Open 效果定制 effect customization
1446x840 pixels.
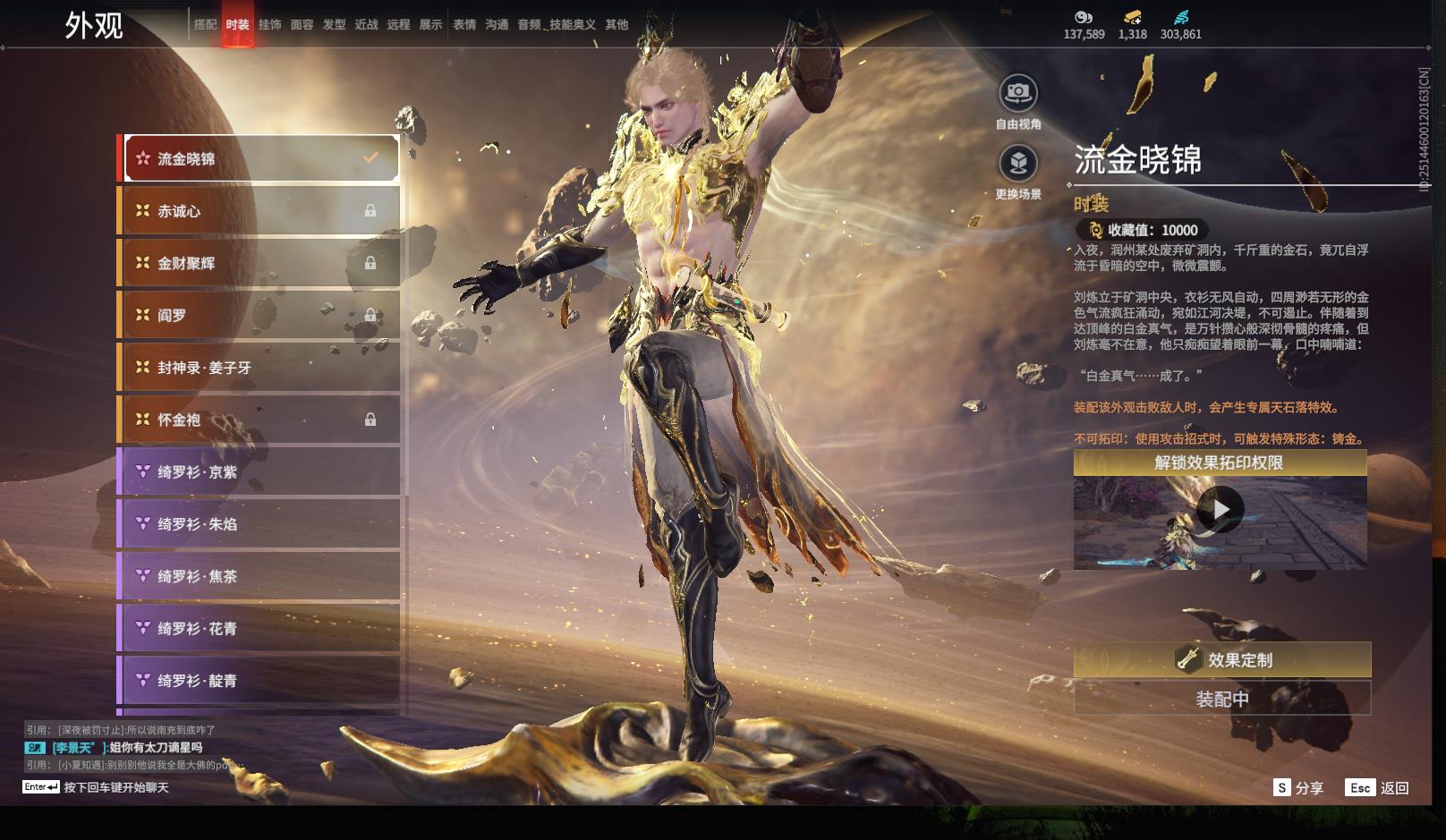coord(1221,660)
